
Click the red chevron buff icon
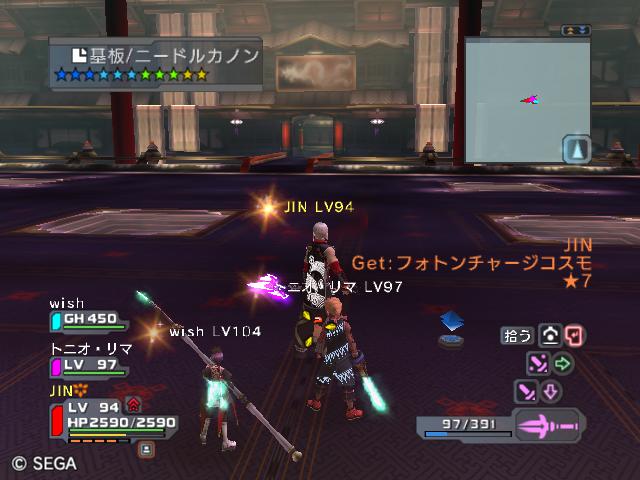tap(133, 404)
